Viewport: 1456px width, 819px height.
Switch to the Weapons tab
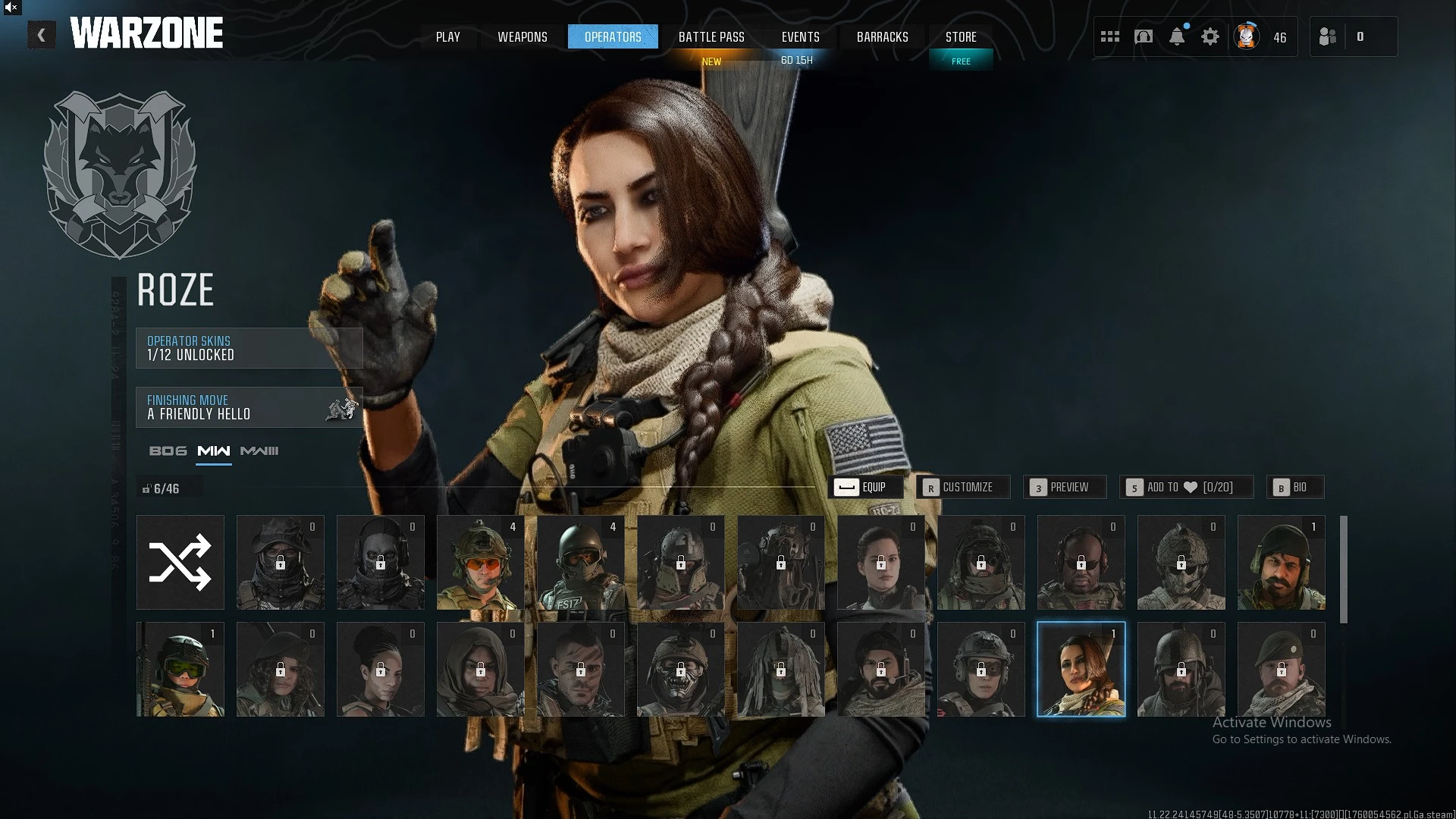[522, 37]
